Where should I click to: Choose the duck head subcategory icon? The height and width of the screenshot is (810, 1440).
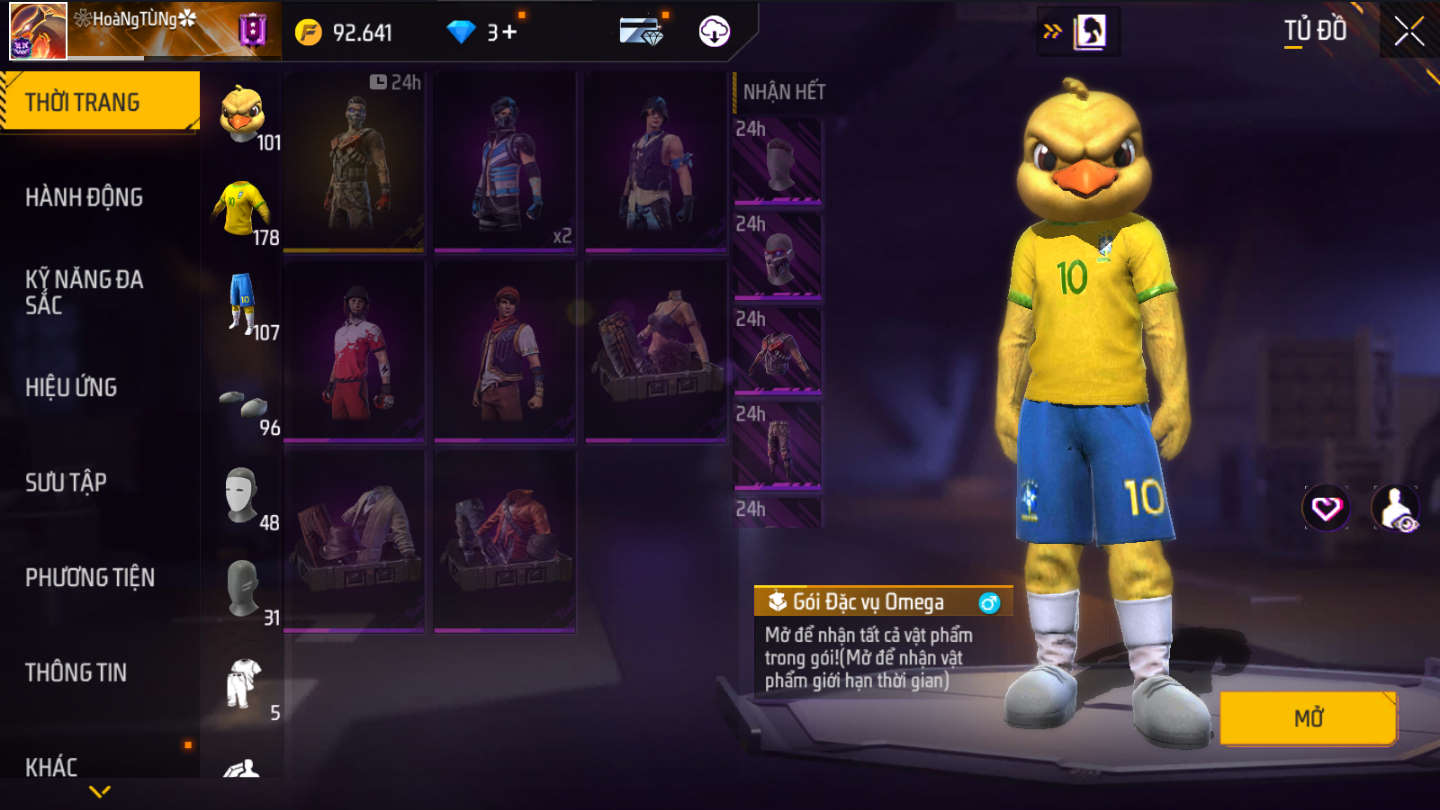point(241,113)
